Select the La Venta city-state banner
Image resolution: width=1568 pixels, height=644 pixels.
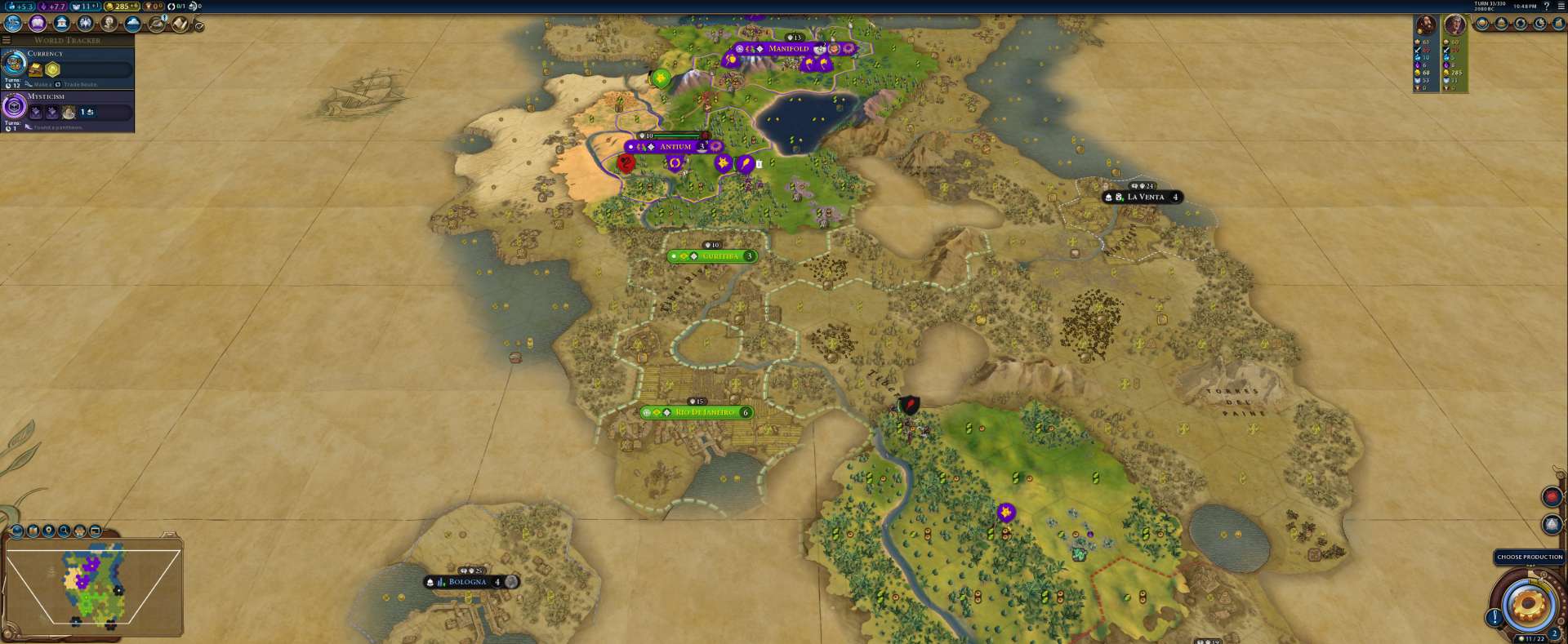(x=1145, y=198)
